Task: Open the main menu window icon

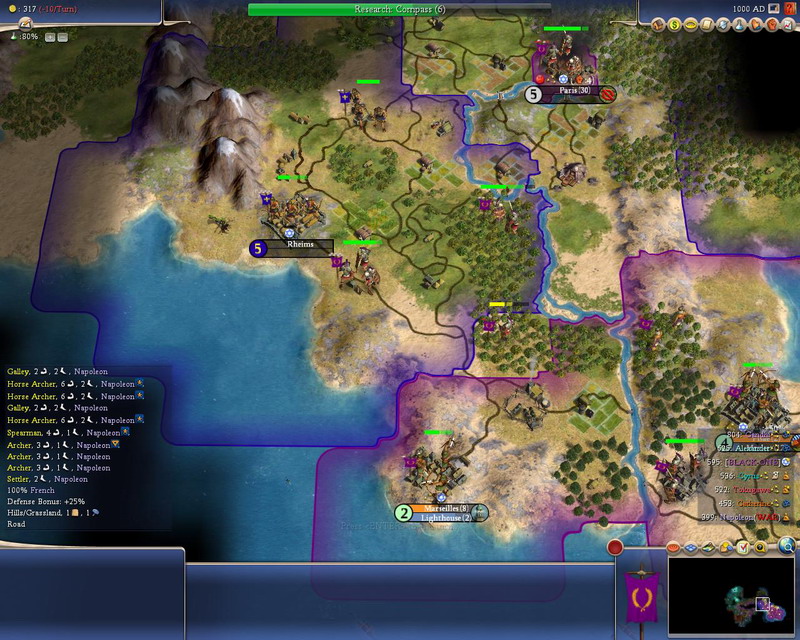Action: click(775, 9)
